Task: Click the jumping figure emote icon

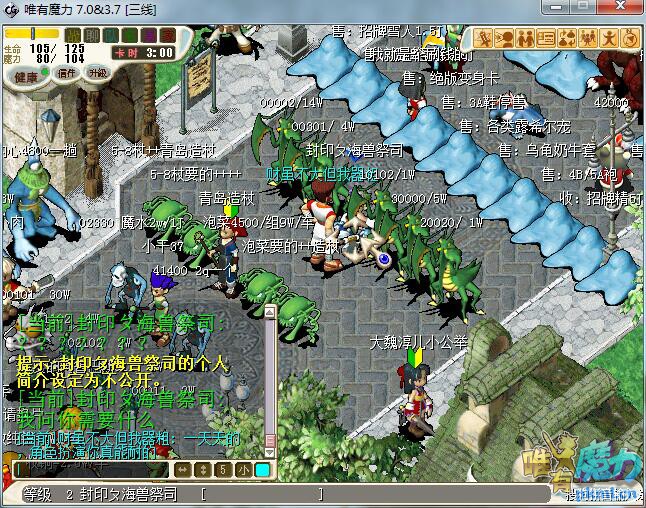Action: 610,39
